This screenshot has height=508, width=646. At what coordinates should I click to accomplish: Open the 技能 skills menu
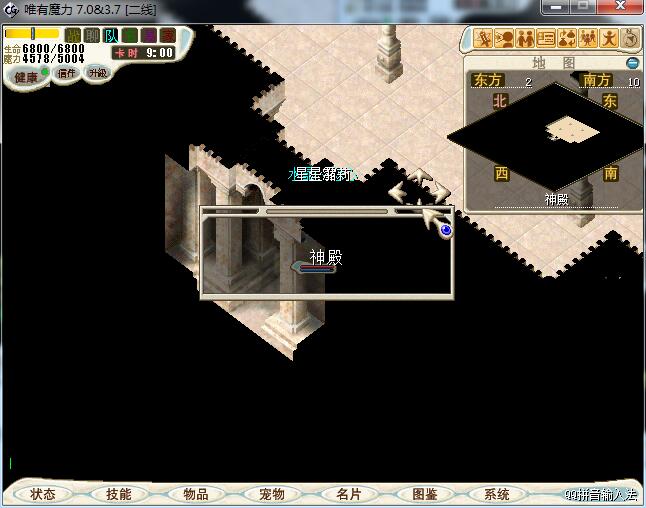click(x=118, y=494)
